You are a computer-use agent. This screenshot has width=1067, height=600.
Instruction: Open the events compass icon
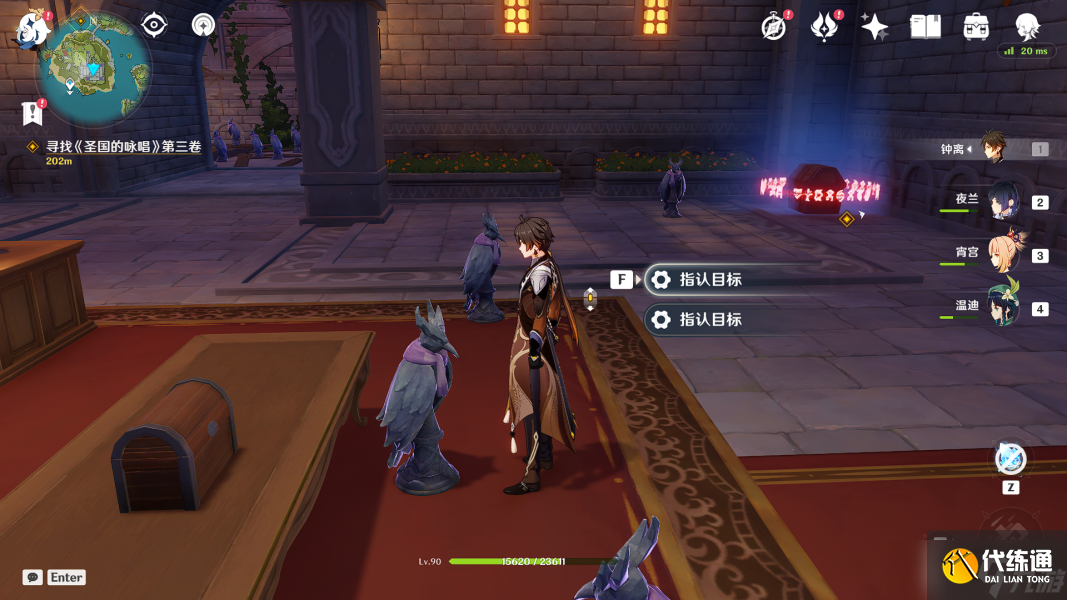(773, 27)
